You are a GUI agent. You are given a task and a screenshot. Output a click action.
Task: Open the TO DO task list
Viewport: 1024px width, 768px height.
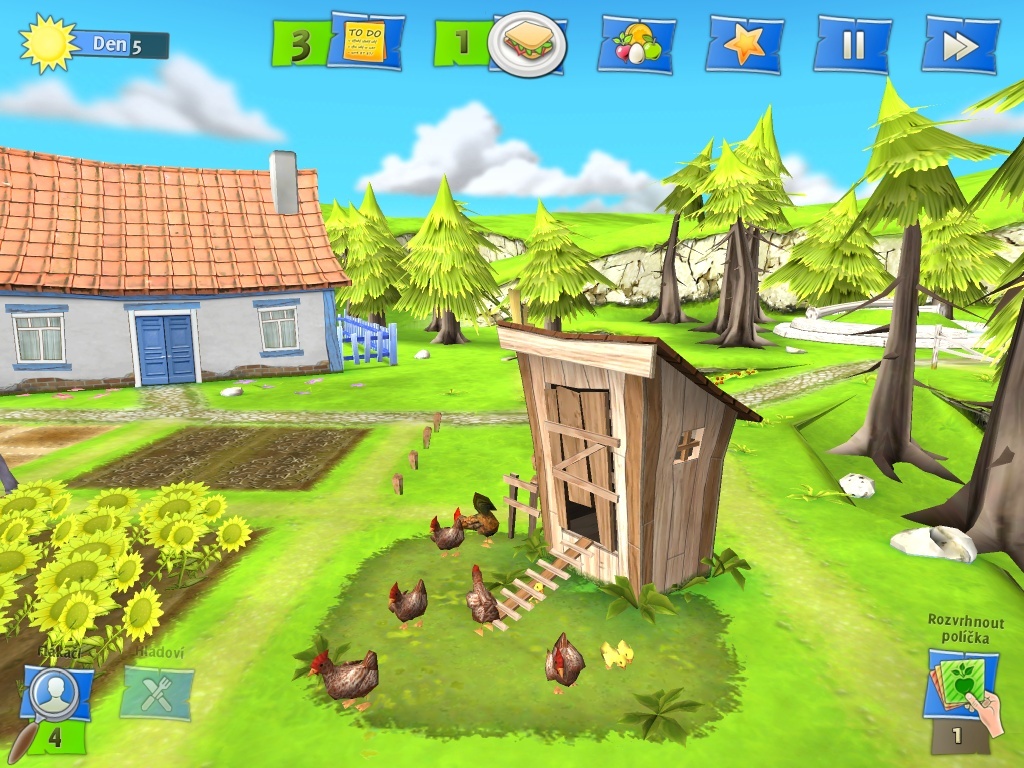[x=364, y=42]
